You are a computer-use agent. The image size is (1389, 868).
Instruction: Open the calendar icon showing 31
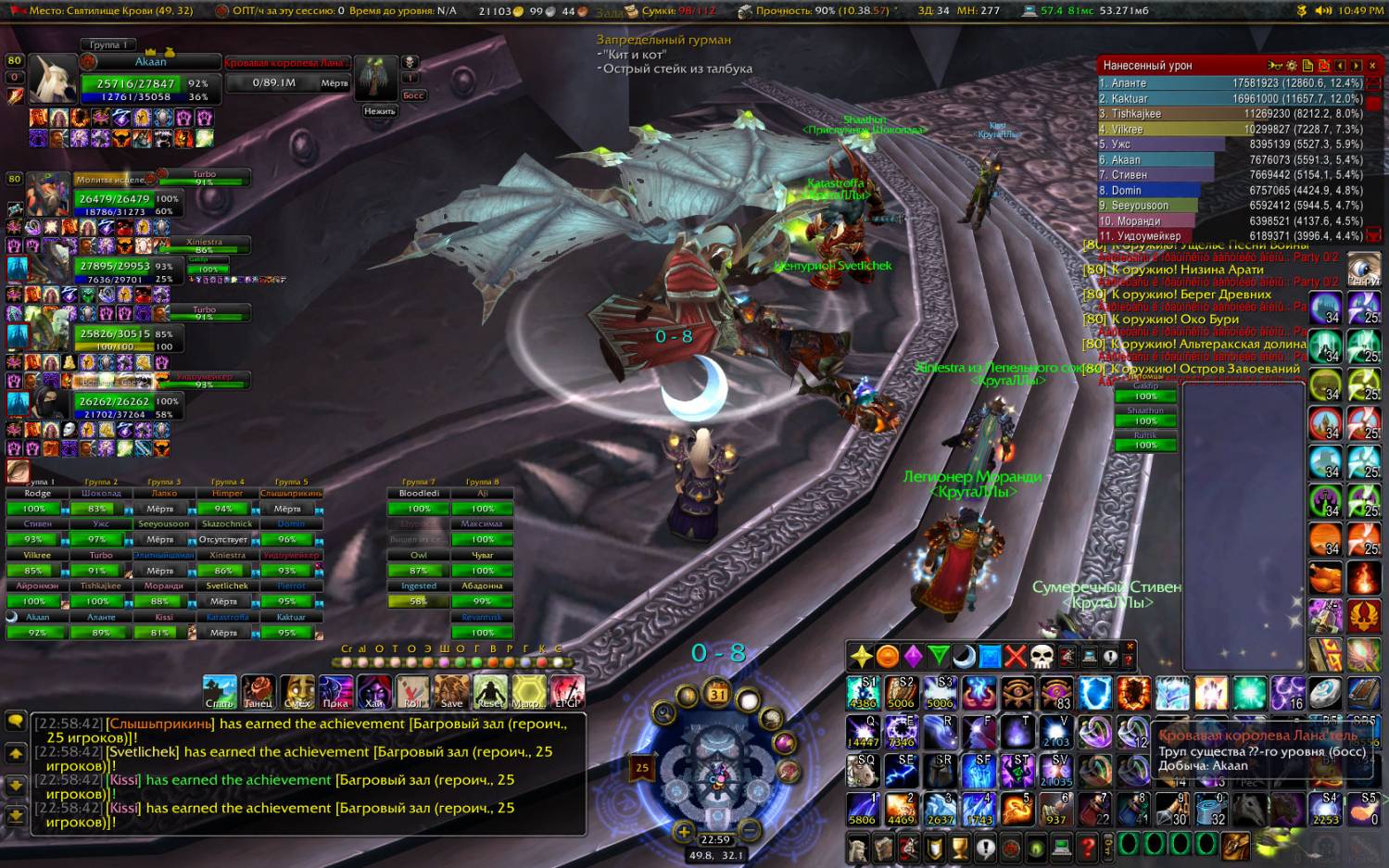[x=718, y=694]
